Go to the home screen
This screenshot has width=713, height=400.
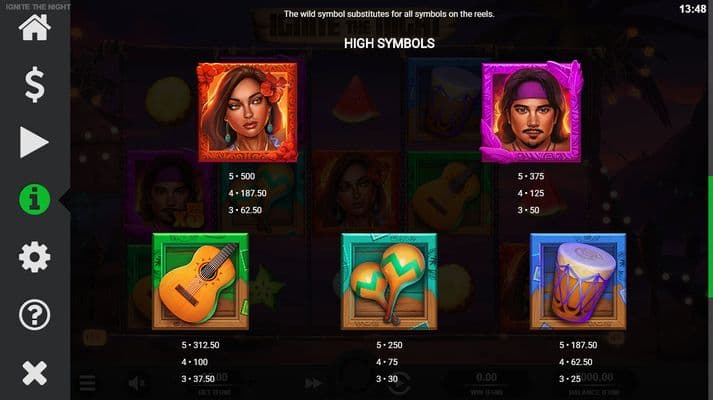click(x=34, y=27)
